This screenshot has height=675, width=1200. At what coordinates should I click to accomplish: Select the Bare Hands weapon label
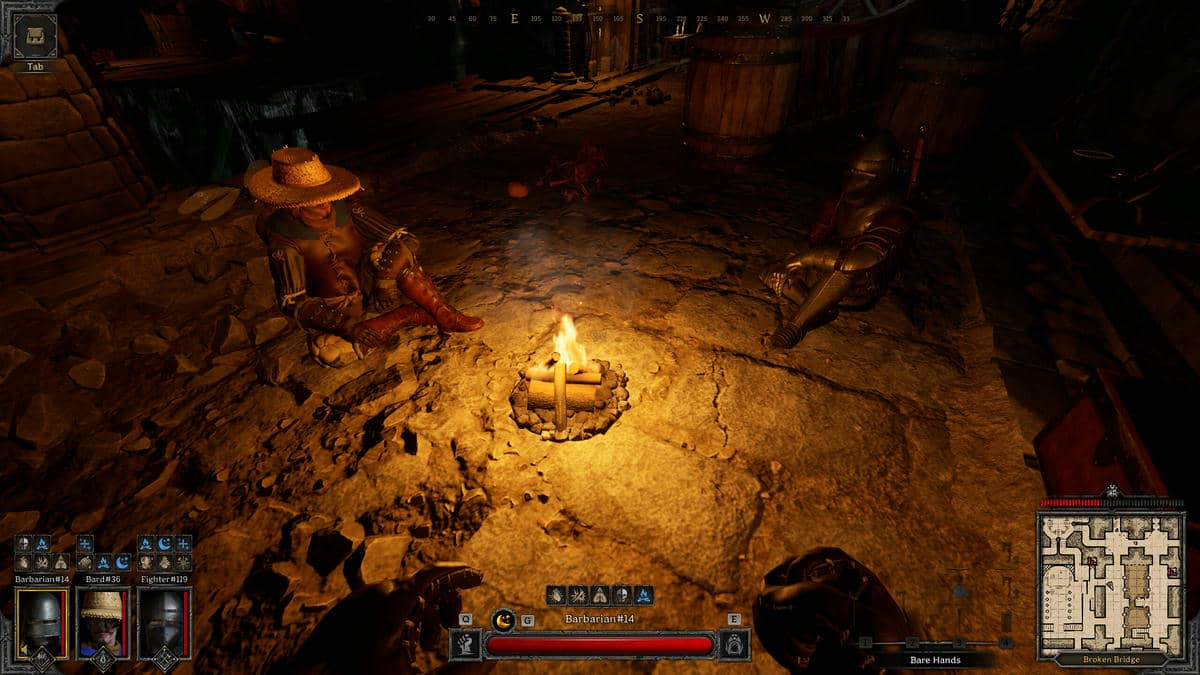(935, 659)
